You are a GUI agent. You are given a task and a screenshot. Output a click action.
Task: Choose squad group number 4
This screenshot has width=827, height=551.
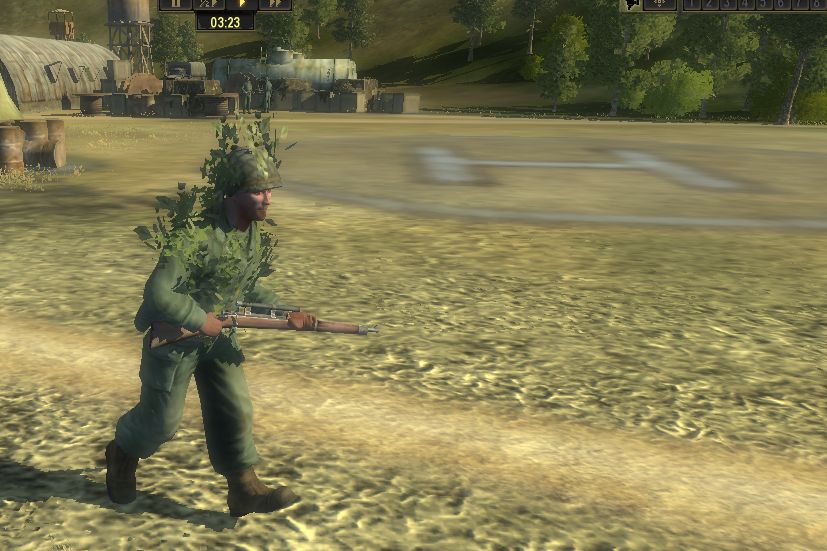click(742, 4)
